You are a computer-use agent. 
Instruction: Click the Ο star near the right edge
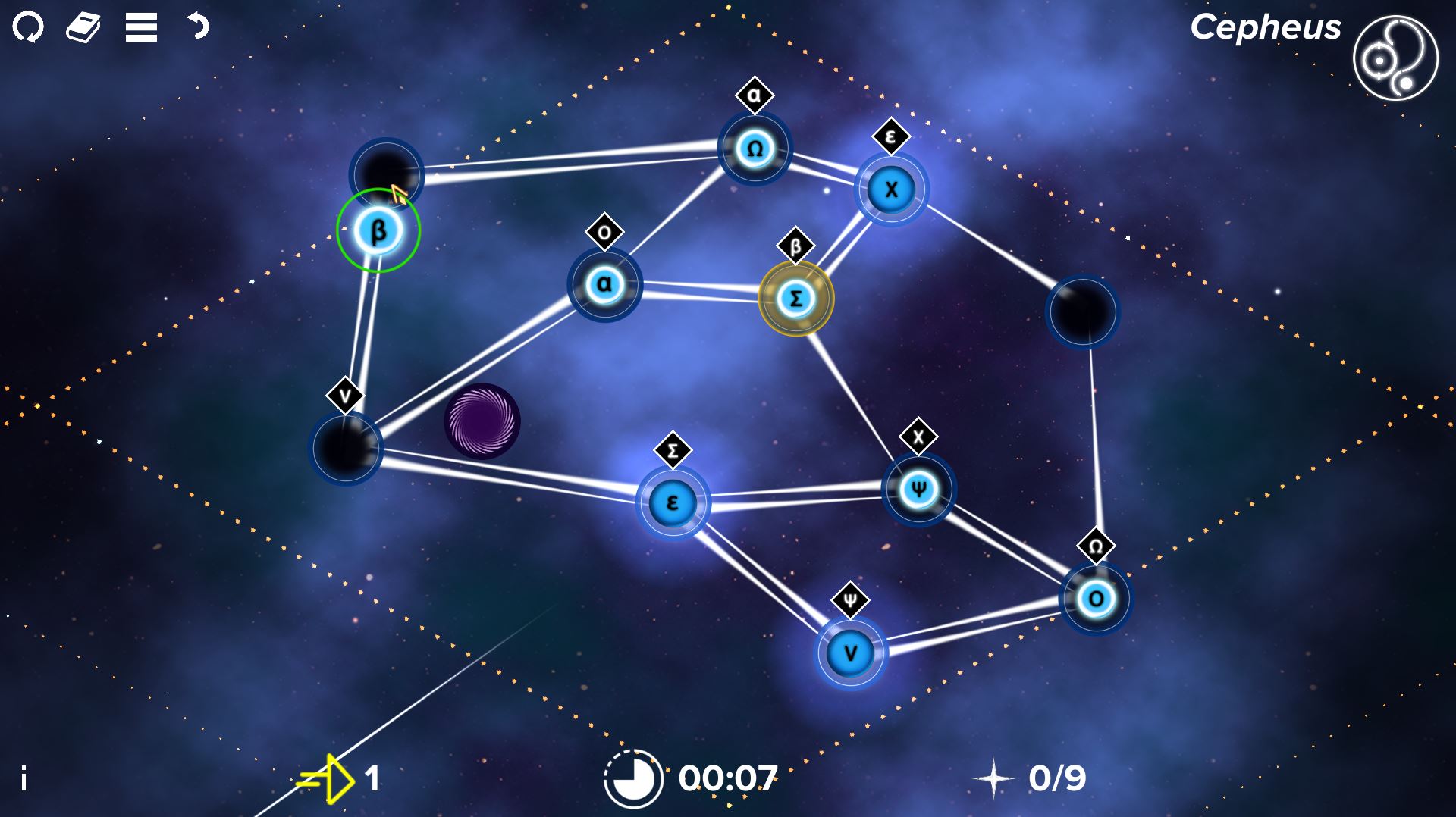click(1094, 599)
